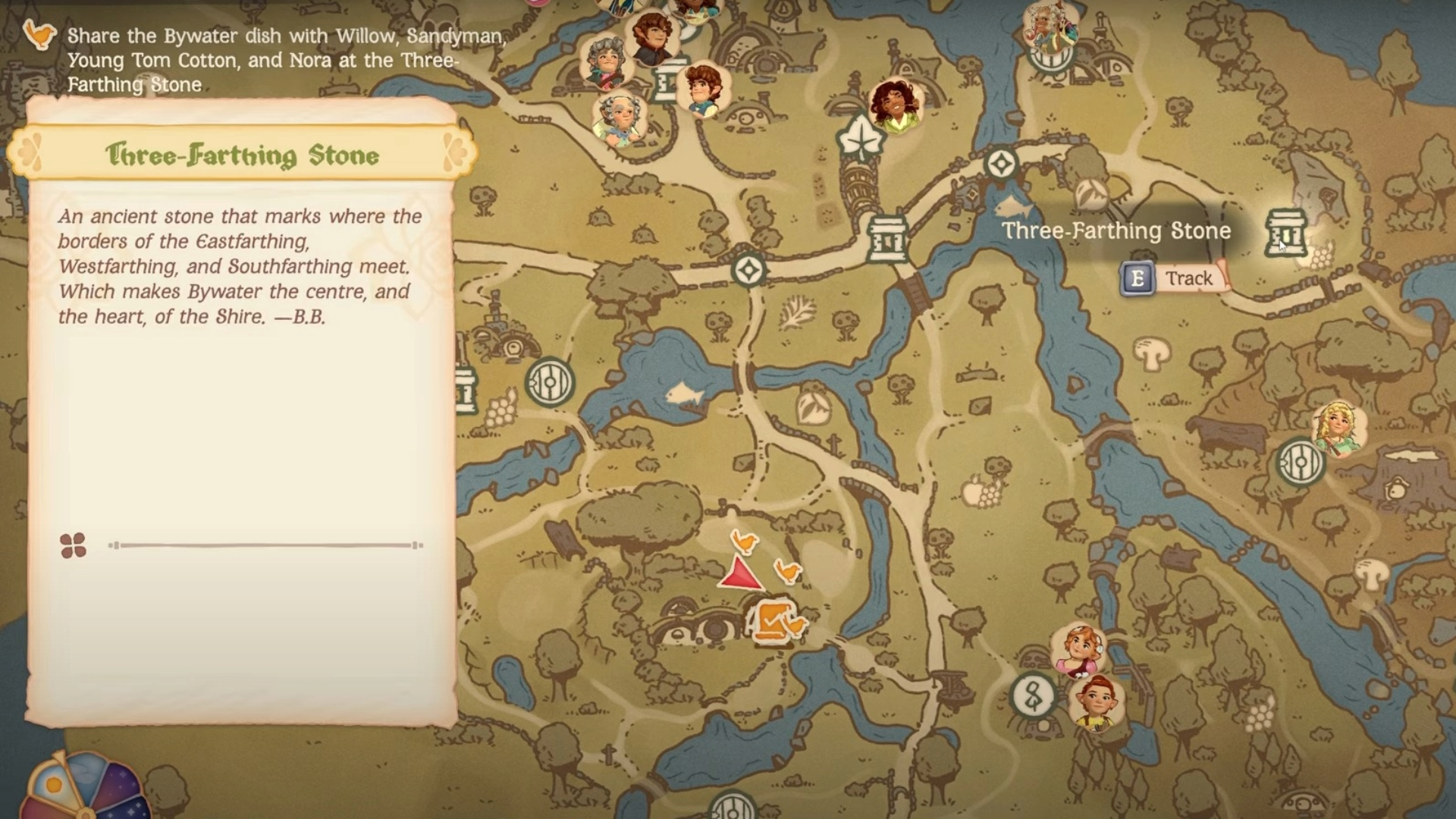Select the Three-Farthing Stone pillar marker under cursor
Image resolution: width=1456 pixels, height=819 pixels.
pyautogui.click(x=1285, y=232)
